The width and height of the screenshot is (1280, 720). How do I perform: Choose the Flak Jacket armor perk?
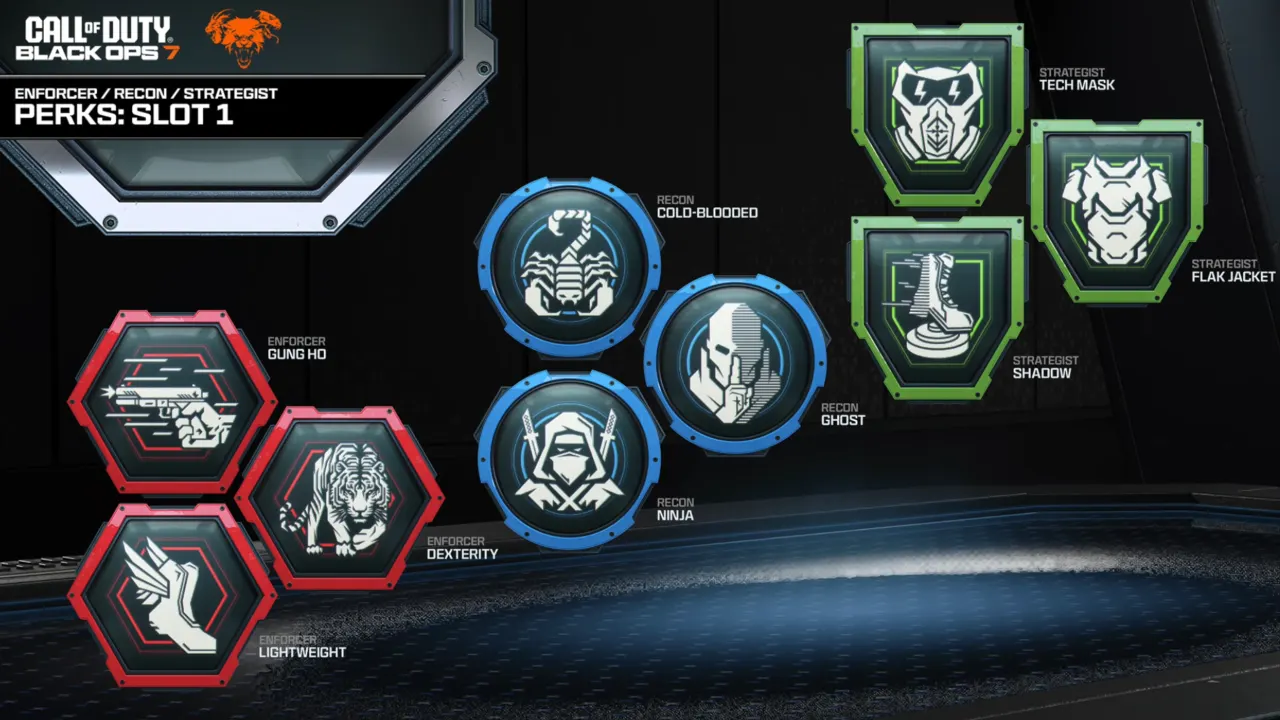click(x=1117, y=210)
